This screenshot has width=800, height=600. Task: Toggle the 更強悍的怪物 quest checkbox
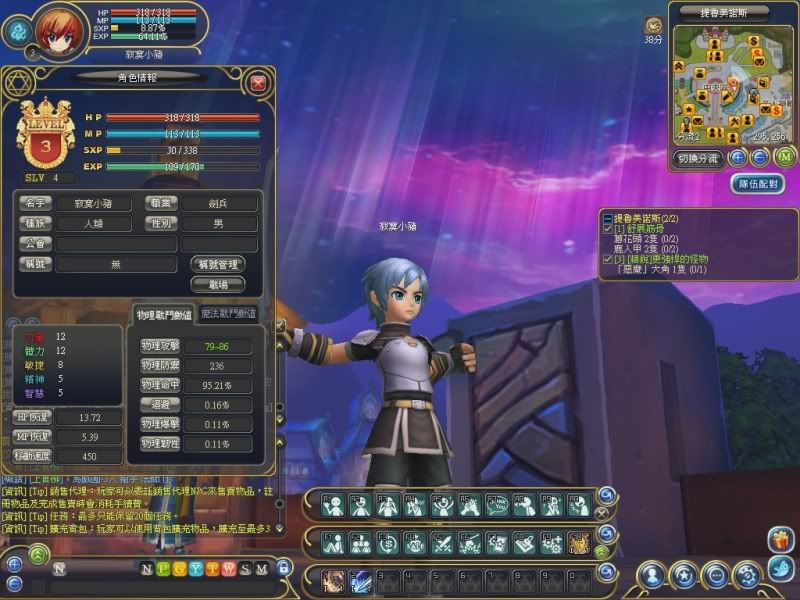click(x=606, y=259)
